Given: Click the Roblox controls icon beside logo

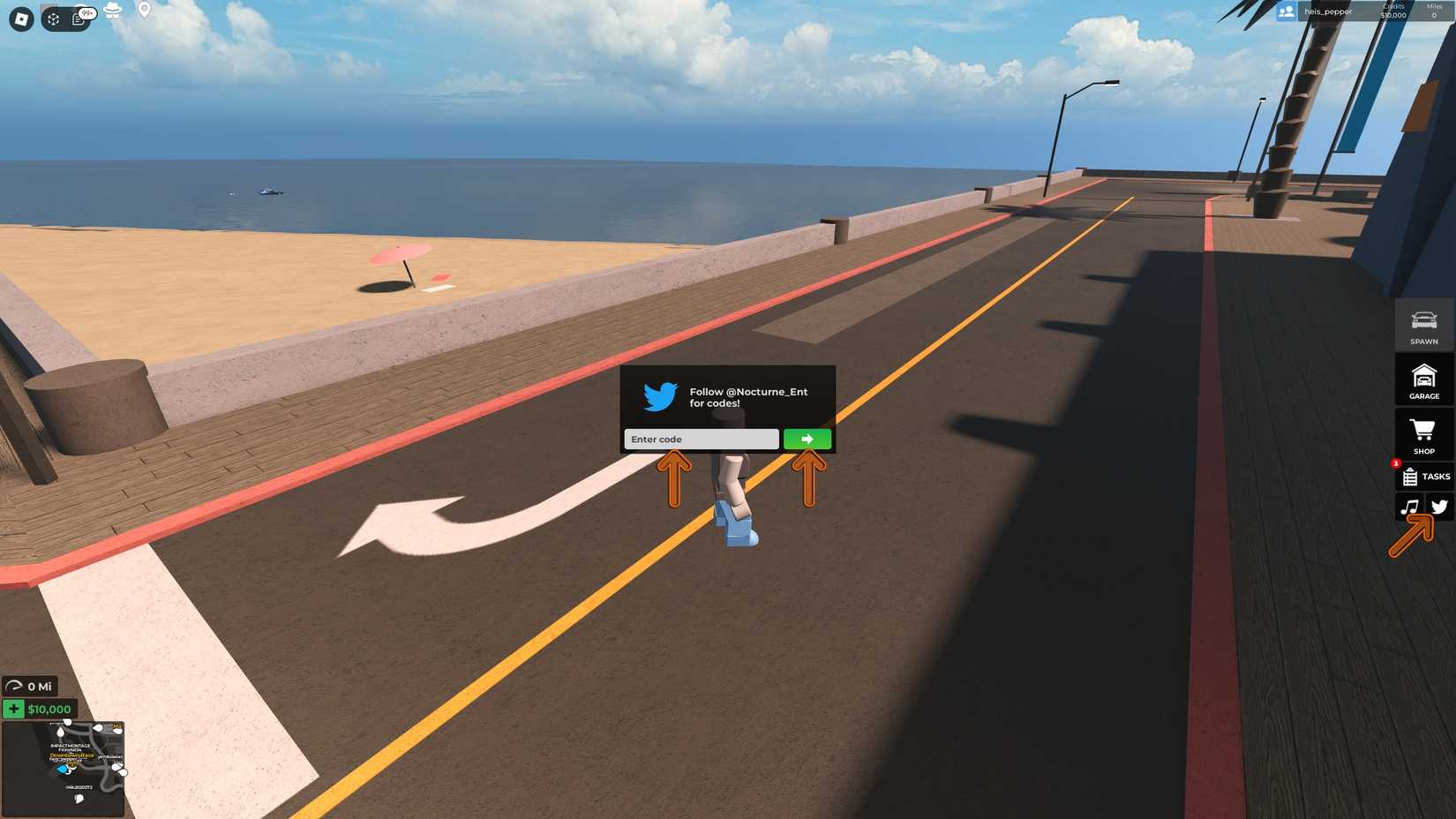Looking at the screenshot, I should tap(53, 18).
